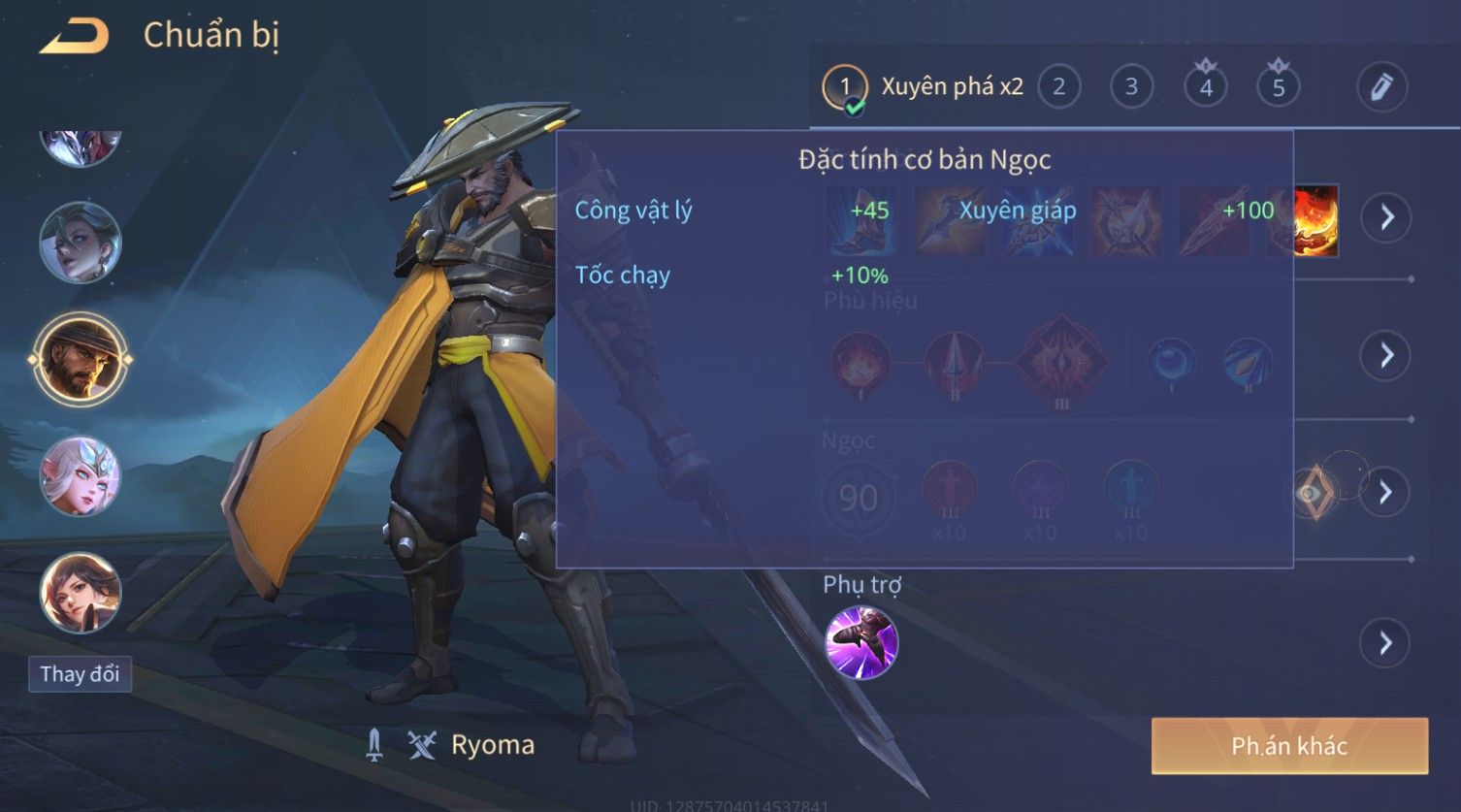Screen dimensions: 1461x812
Task: Switch to preset tab 4
Action: click(1205, 87)
